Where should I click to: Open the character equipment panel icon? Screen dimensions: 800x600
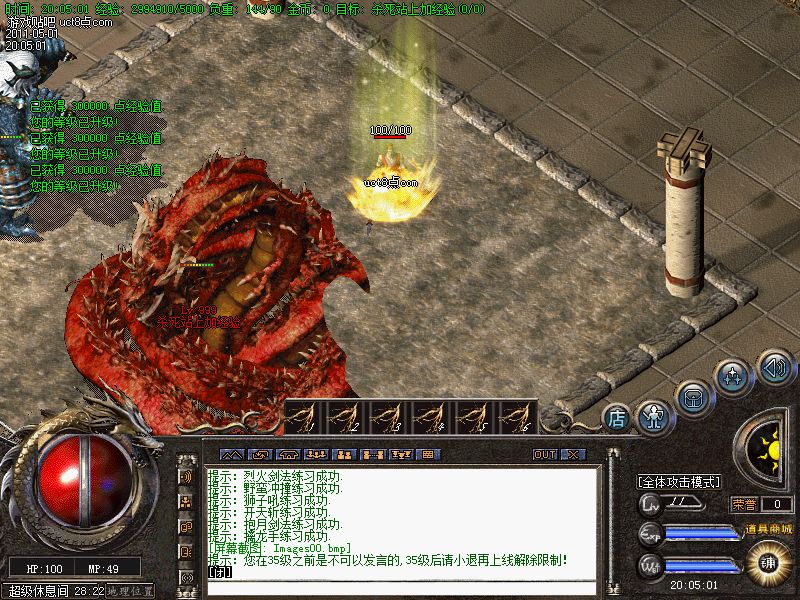pyautogui.click(x=654, y=415)
